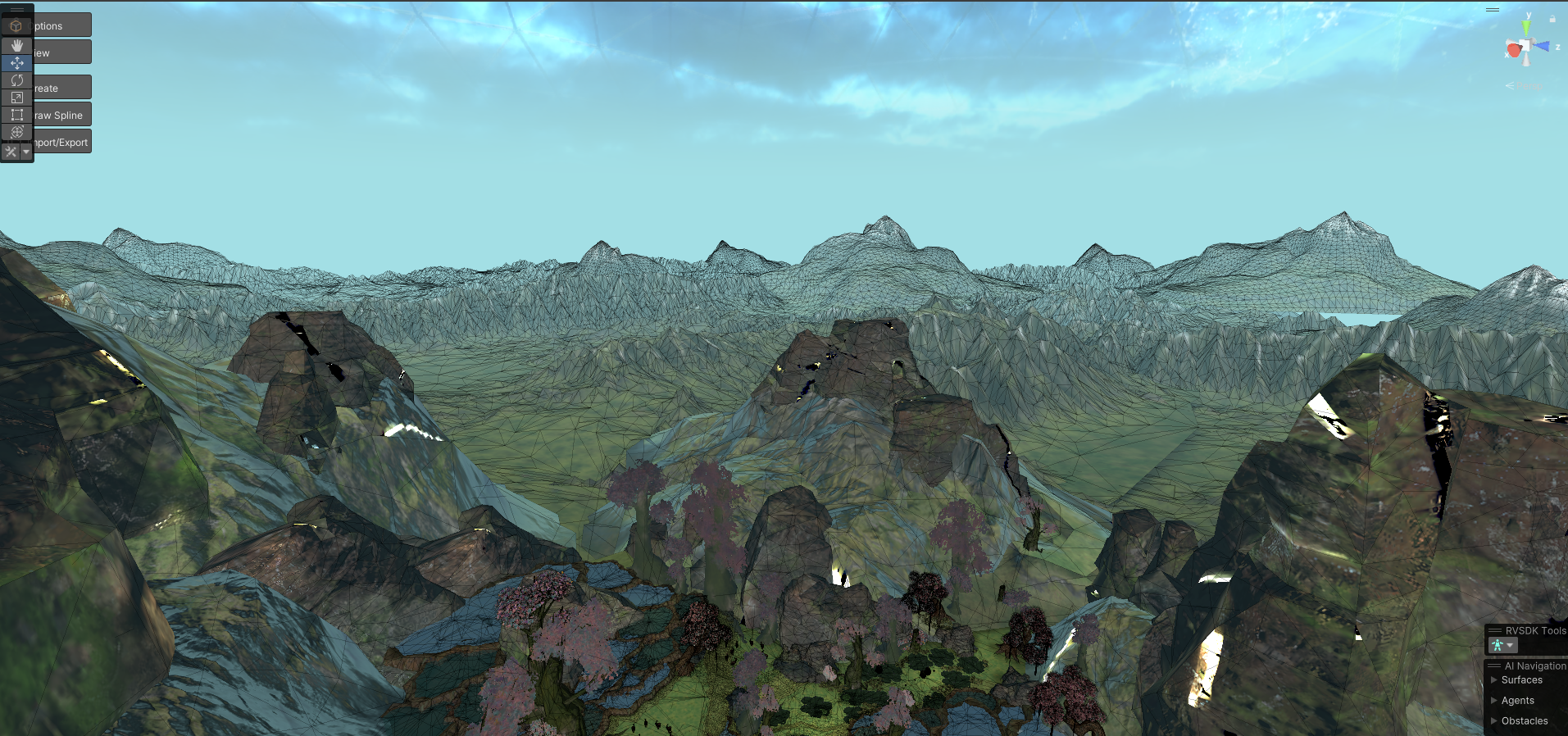Toggle the scene gizmo rotation lock

click(1552, 18)
